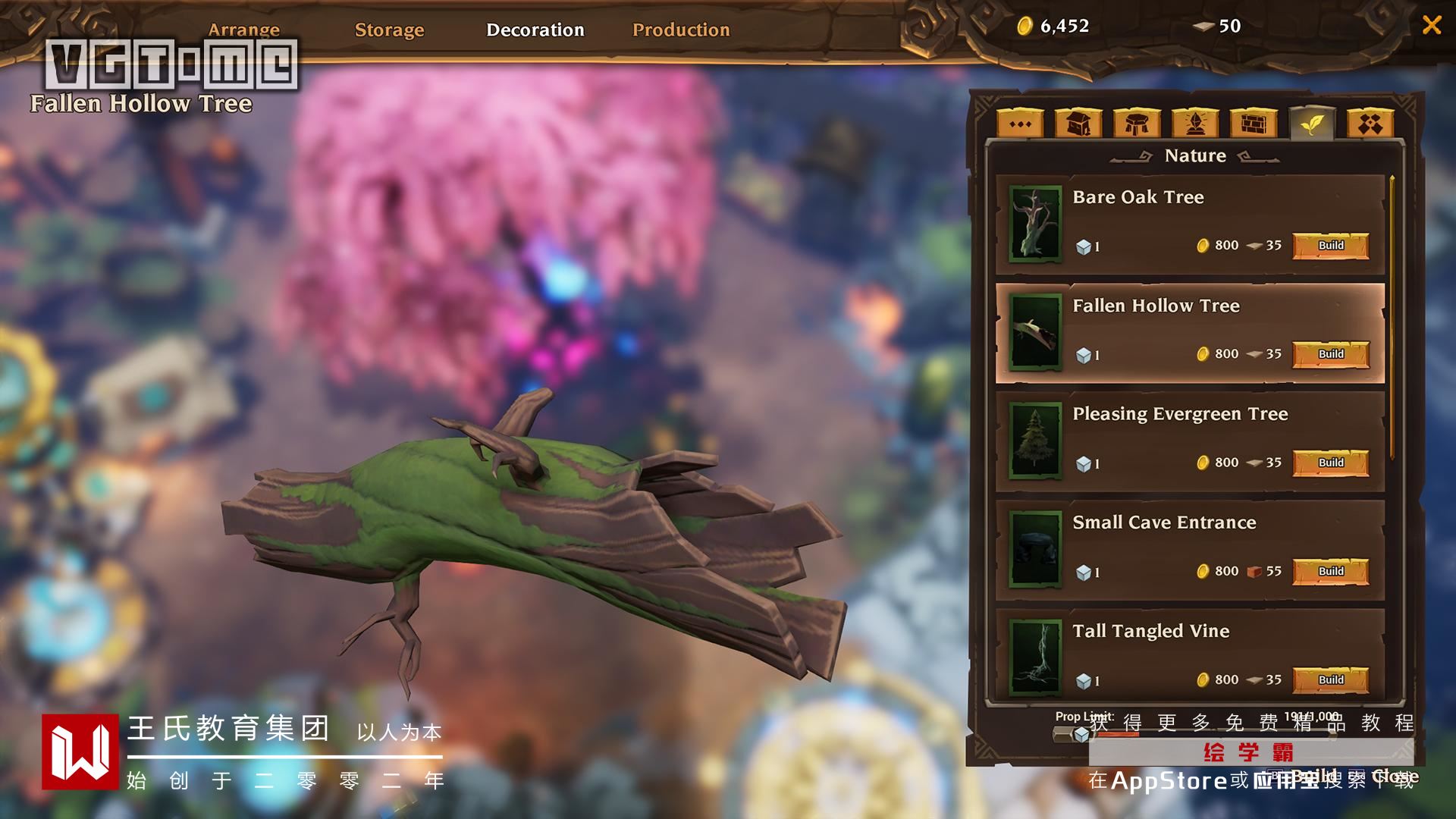
Task: Switch to the brick wall category
Action: click(1254, 124)
